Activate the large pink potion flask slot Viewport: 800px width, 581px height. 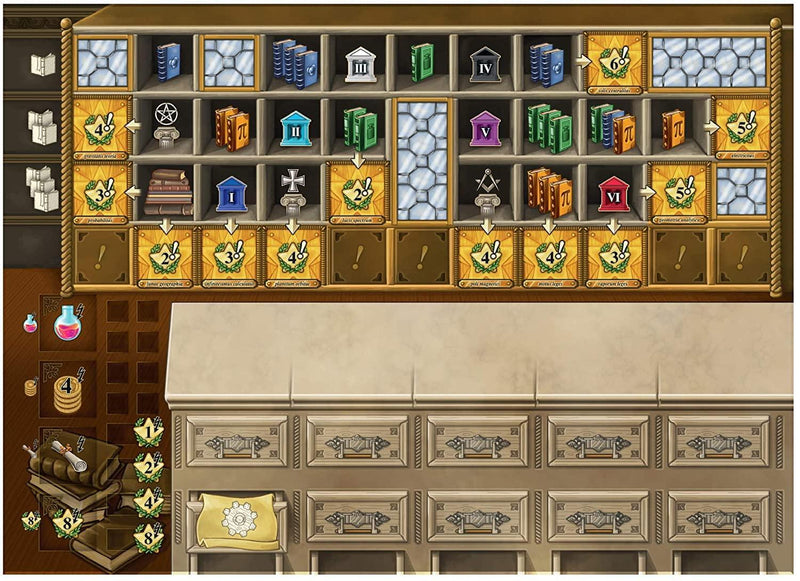69,322
